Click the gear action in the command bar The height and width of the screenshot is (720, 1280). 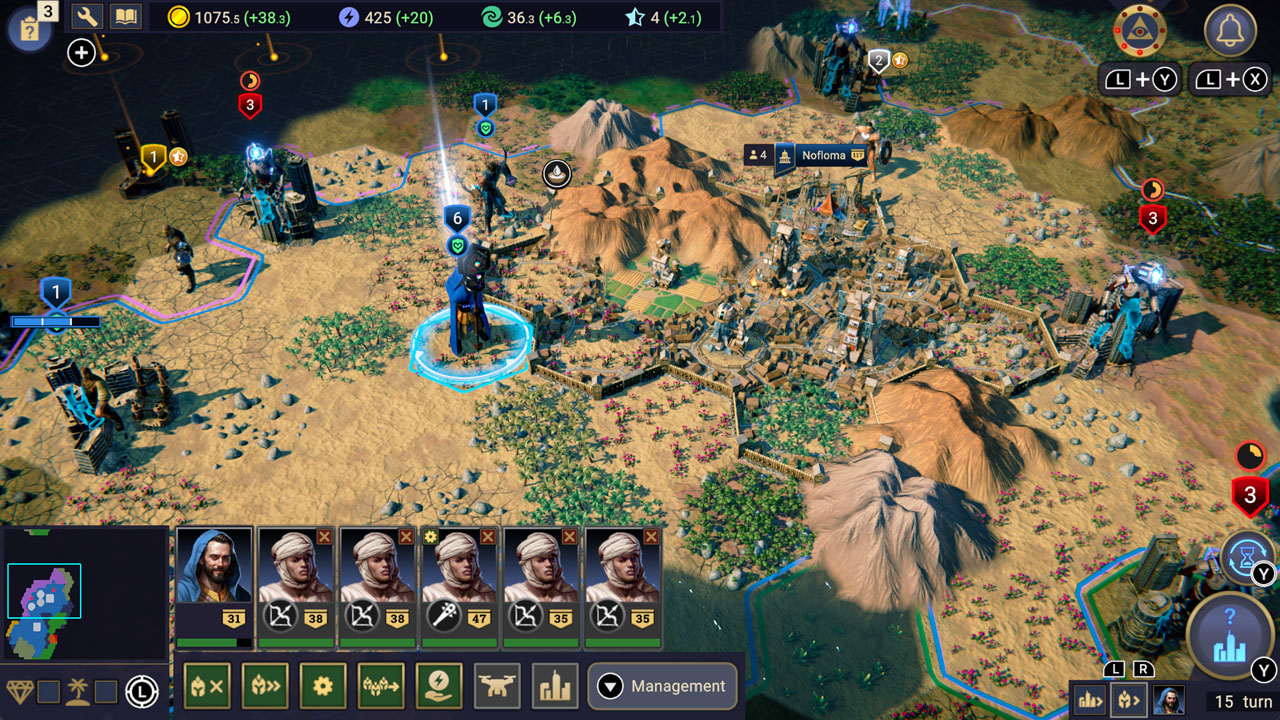click(323, 686)
